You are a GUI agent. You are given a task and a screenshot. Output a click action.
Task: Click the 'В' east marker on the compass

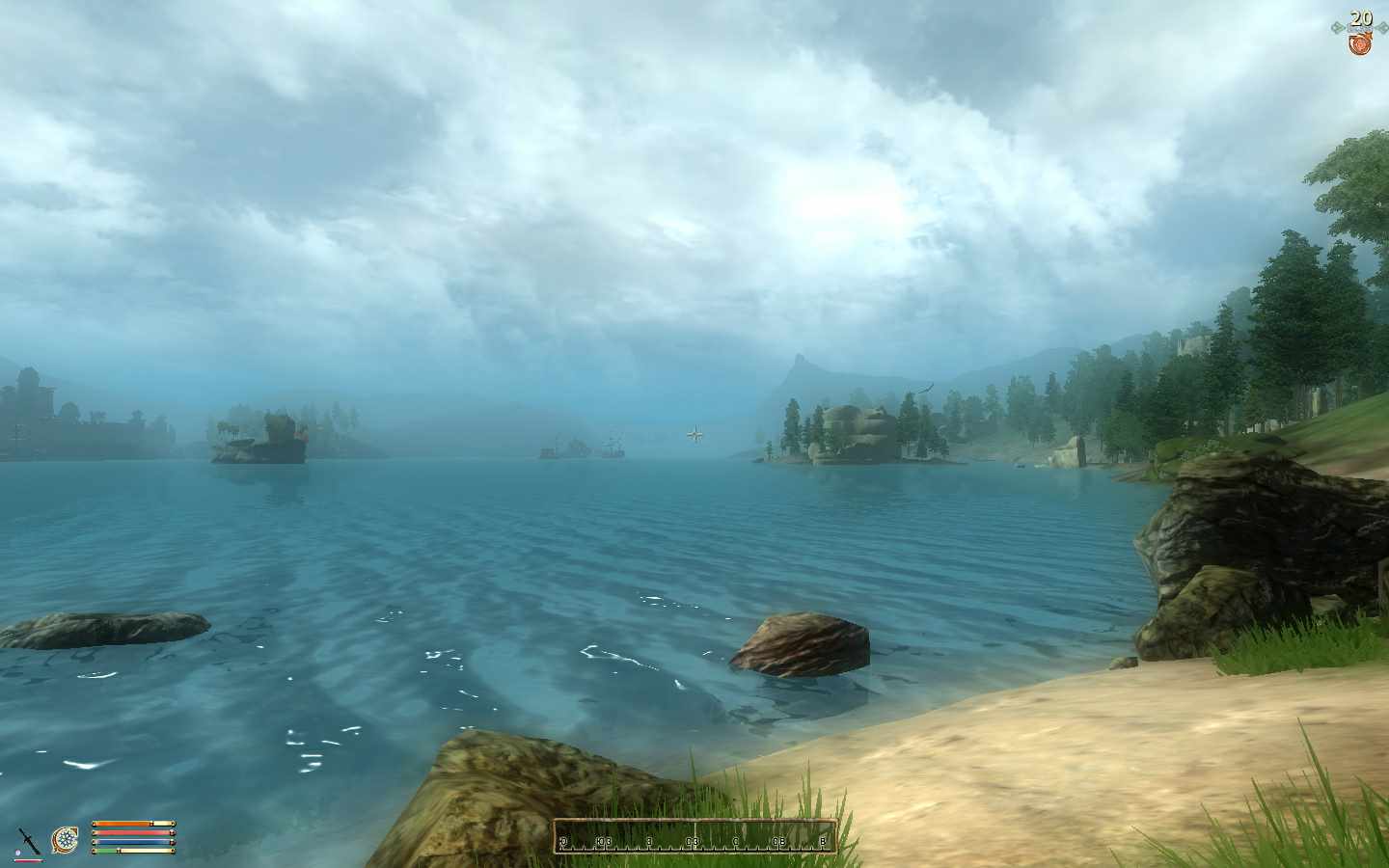(823, 841)
